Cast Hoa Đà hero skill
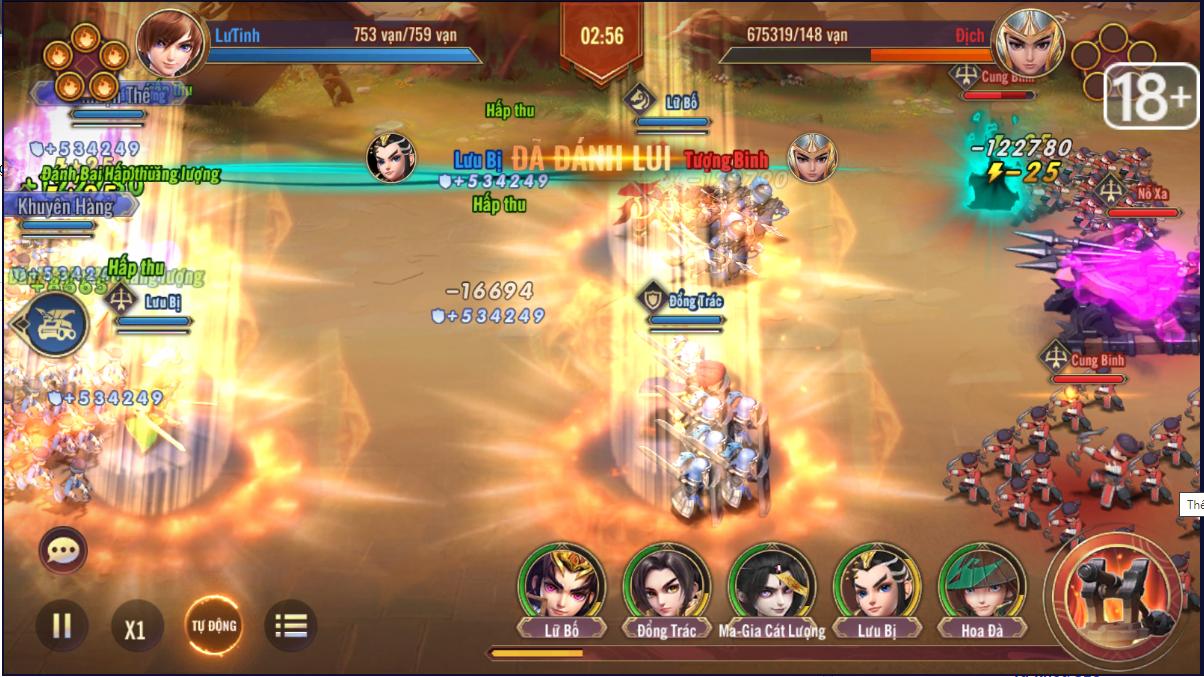Screen dimensions: 1204x677 981,585
